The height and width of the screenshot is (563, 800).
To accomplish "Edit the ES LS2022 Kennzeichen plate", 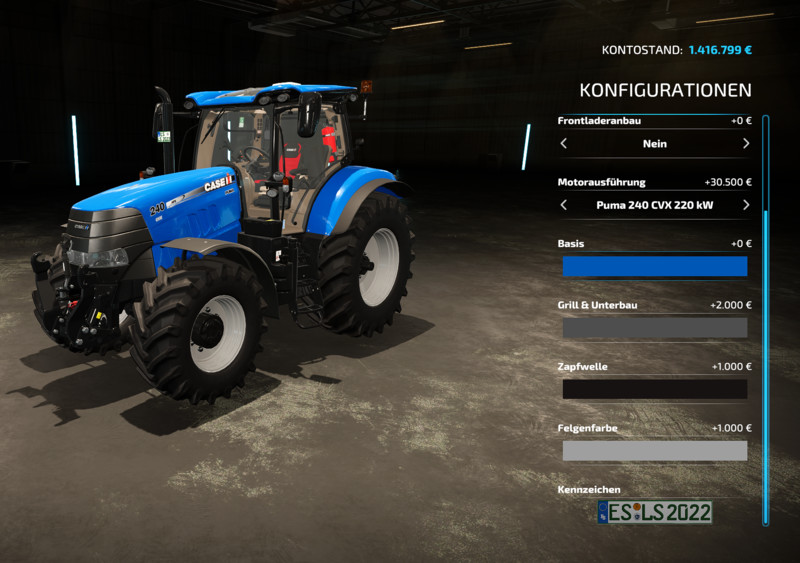I will (x=654, y=512).
